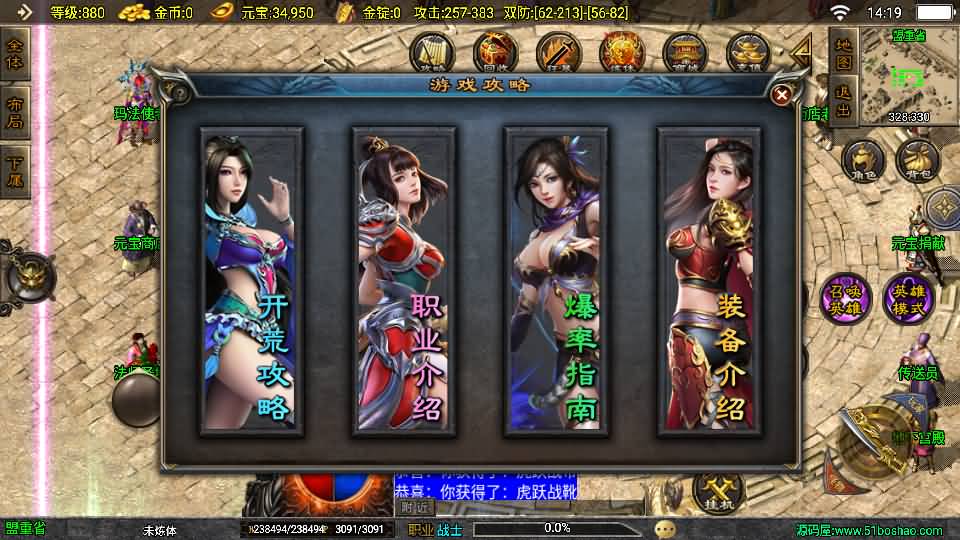Open the 背包 backpack
This screenshot has height=540, width=960.
point(916,158)
